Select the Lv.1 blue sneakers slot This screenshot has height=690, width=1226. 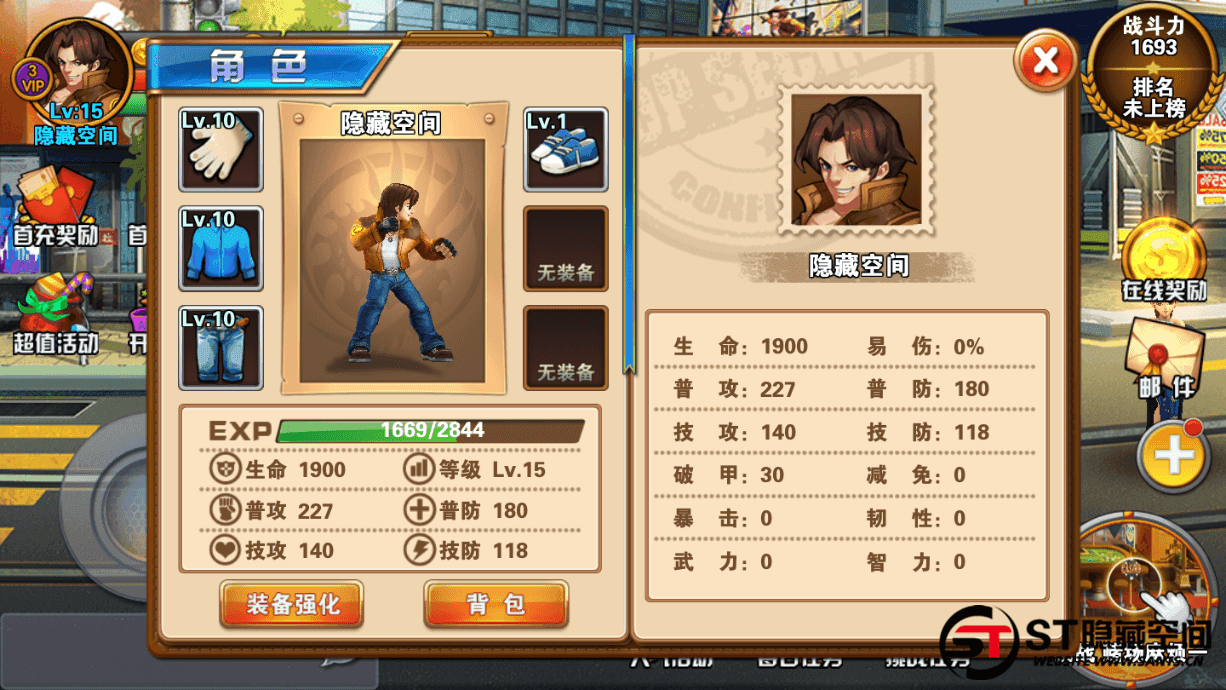point(565,150)
